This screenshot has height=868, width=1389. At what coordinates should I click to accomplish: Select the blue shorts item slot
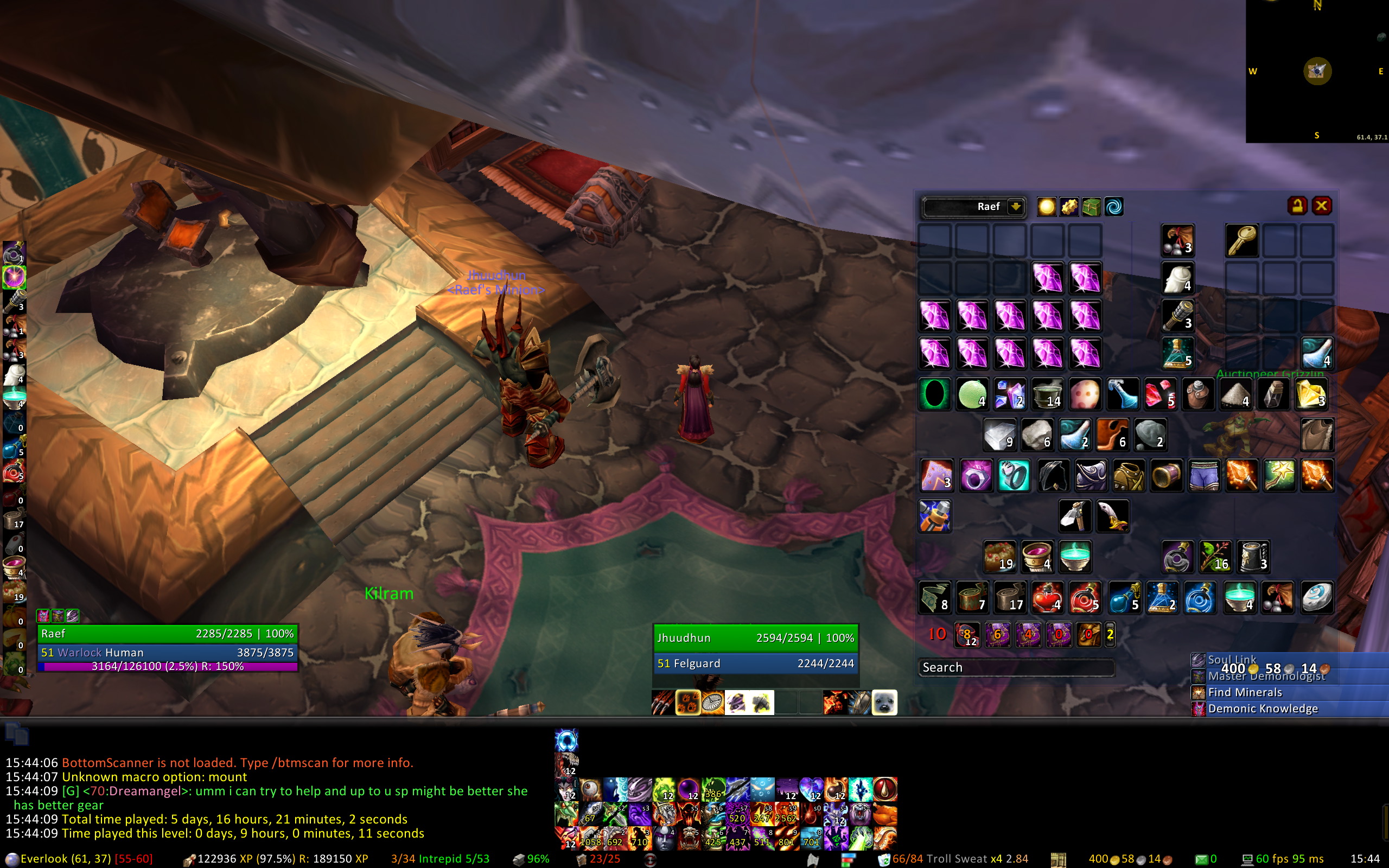(1203, 475)
